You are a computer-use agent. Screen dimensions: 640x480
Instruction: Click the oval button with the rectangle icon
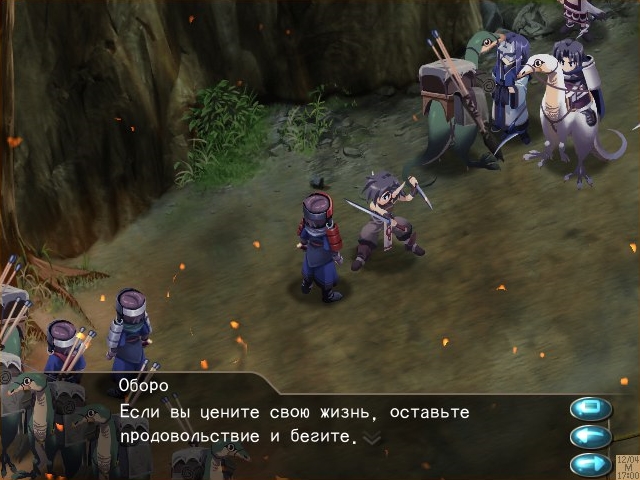[x=590, y=408]
